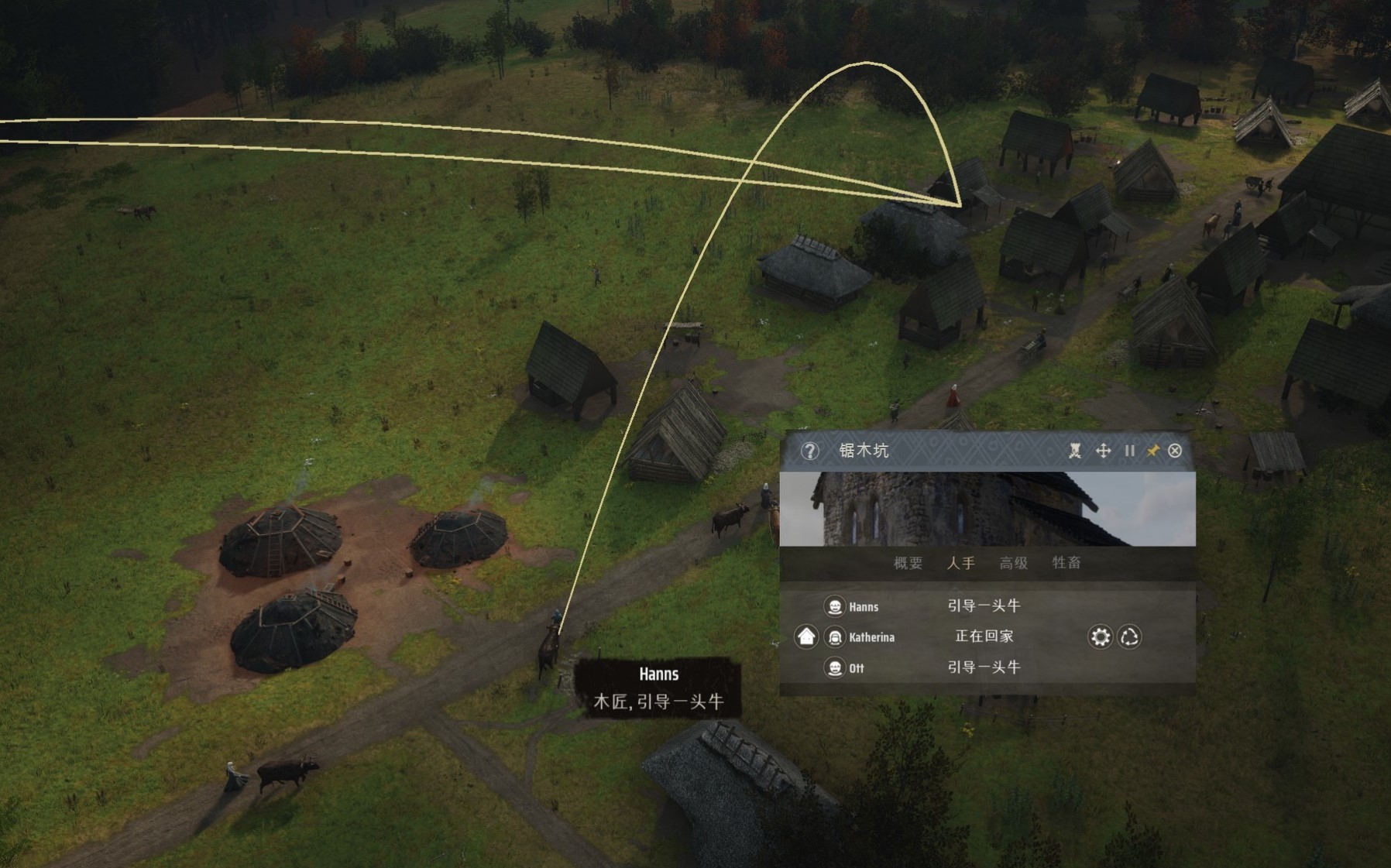This screenshot has height=868, width=1391.
Task: Show the 牲畜 tab
Action: click(1066, 563)
